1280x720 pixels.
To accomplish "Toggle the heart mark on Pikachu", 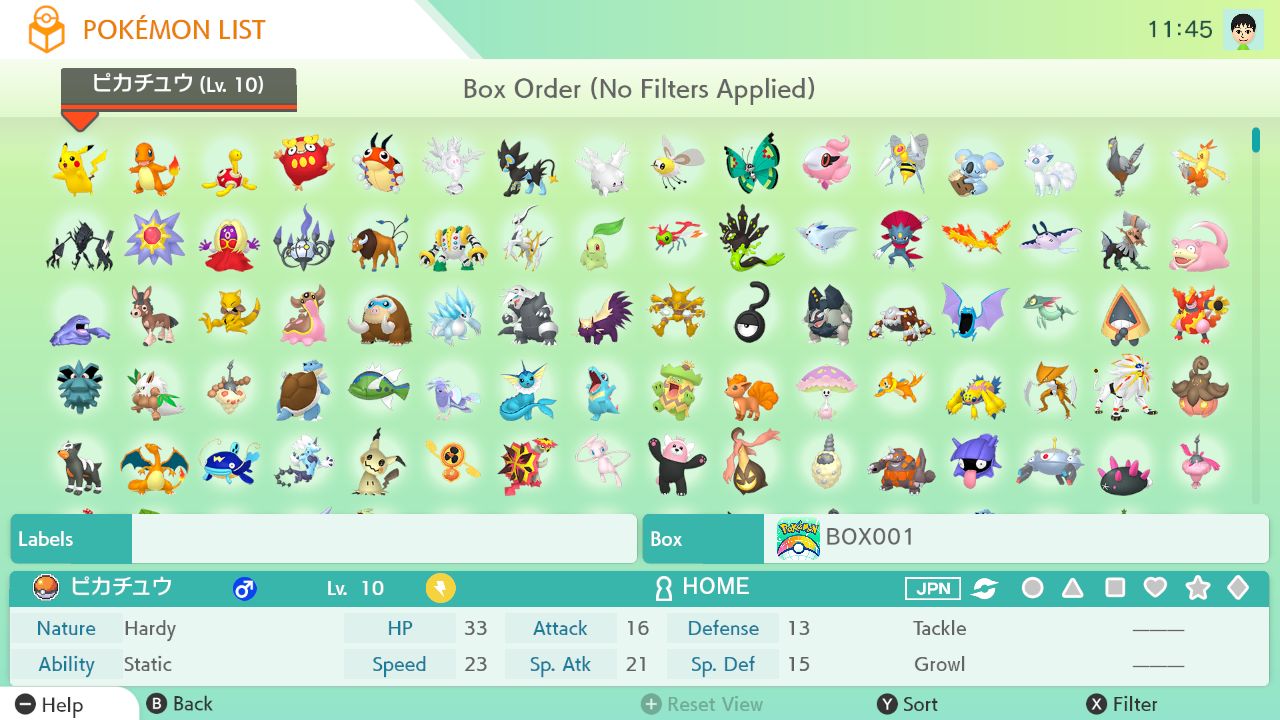I will (x=1155, y=588).
